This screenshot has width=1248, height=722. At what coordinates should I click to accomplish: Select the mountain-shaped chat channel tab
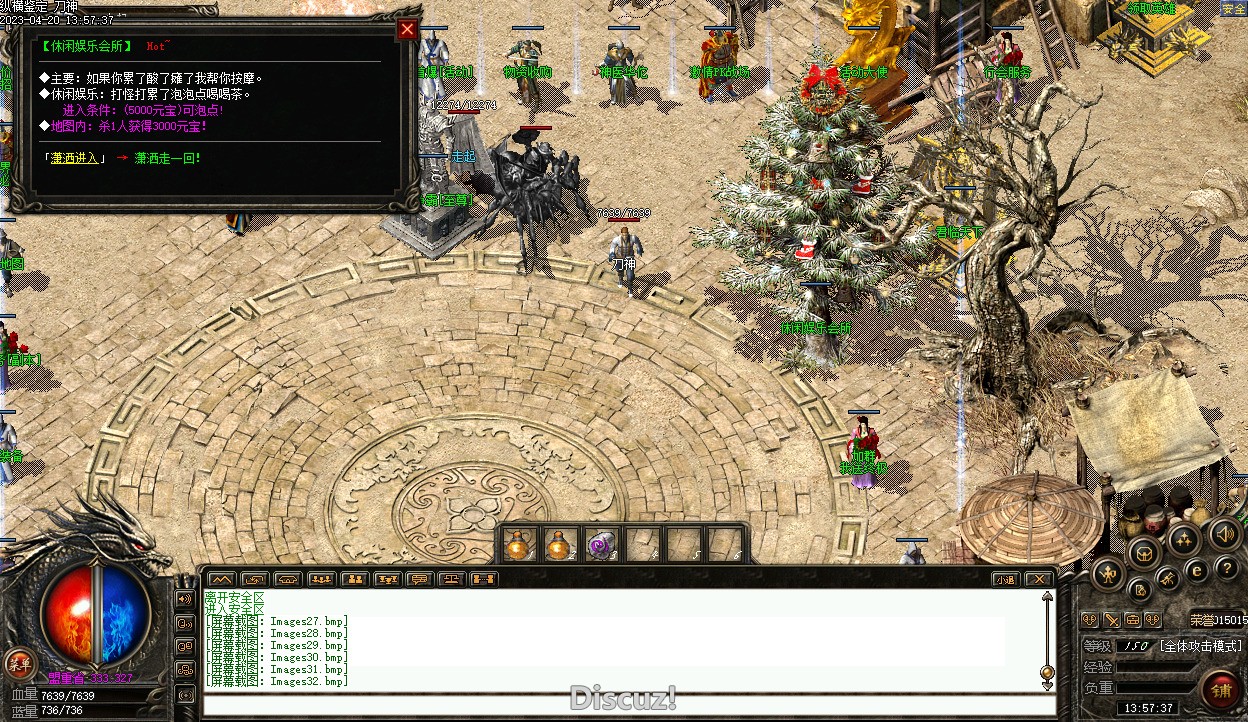pos(222,579)
